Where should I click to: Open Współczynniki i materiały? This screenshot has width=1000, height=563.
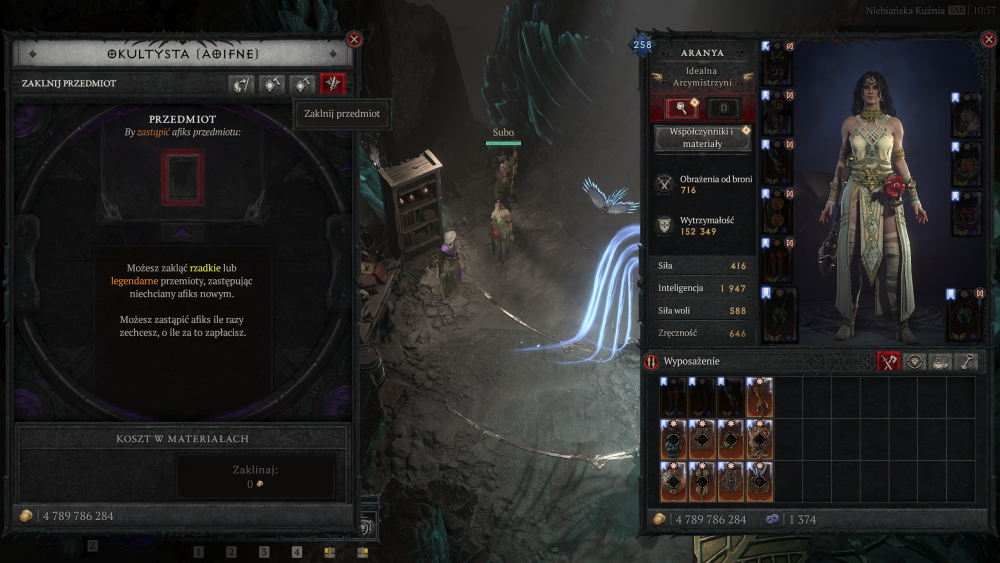point(702,138)
